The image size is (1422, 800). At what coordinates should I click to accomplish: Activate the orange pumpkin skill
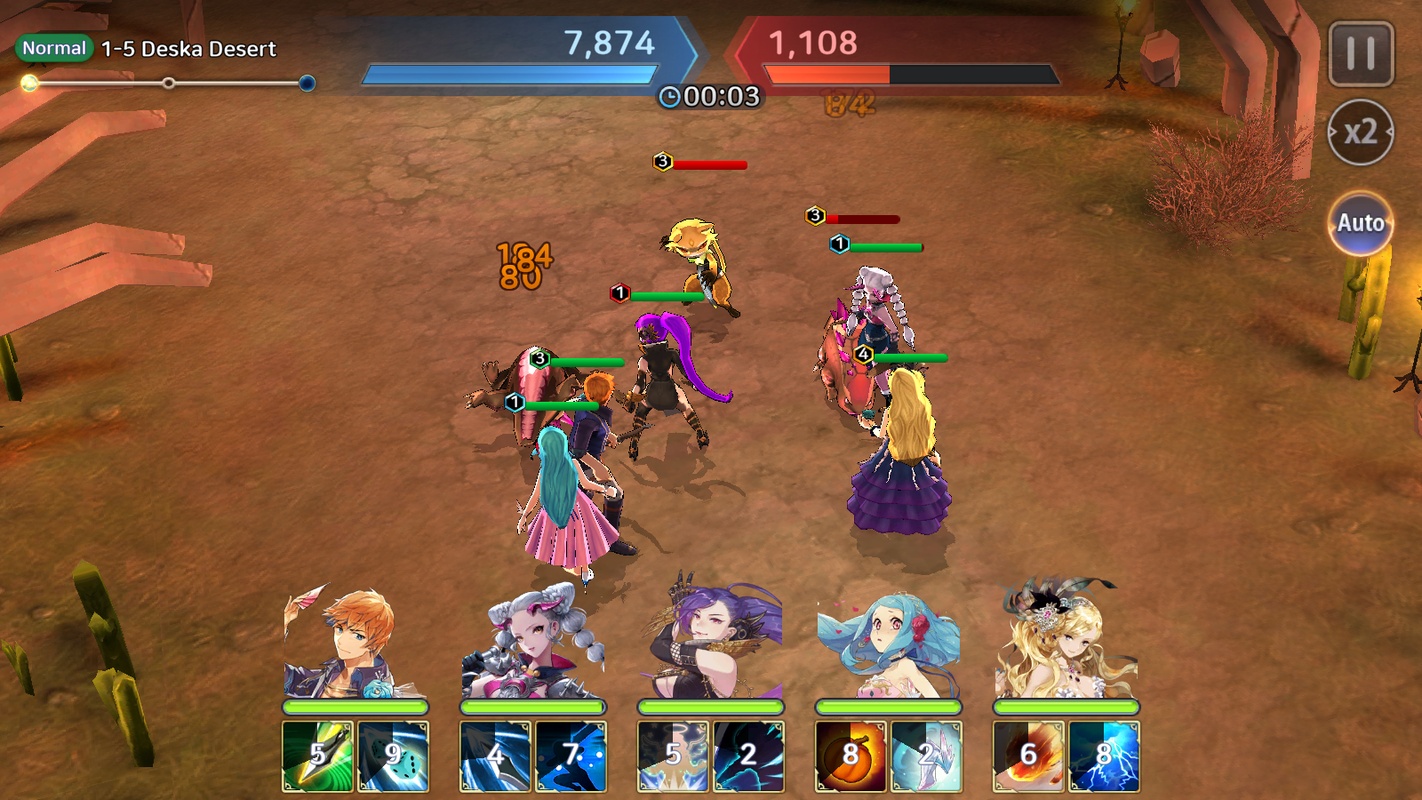tap(851, 755)
